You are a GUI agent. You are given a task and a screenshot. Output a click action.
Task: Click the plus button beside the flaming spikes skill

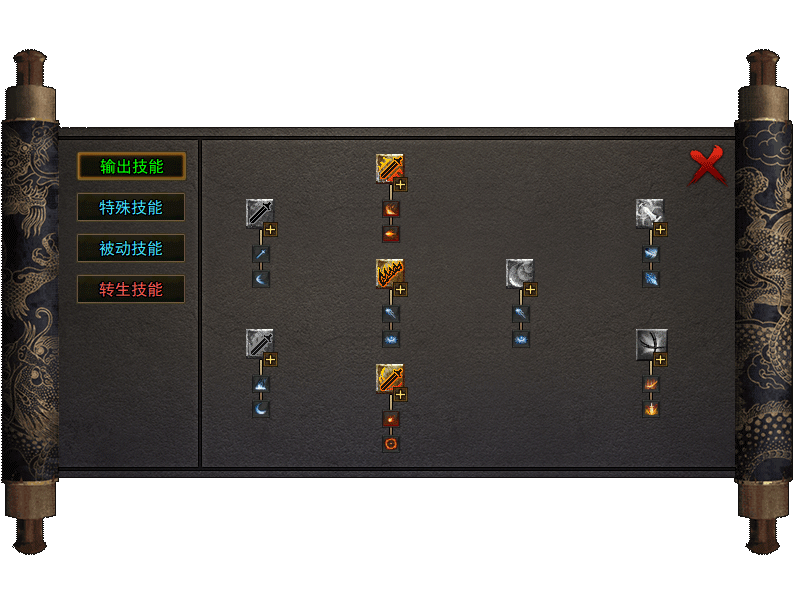click(401, 290)
